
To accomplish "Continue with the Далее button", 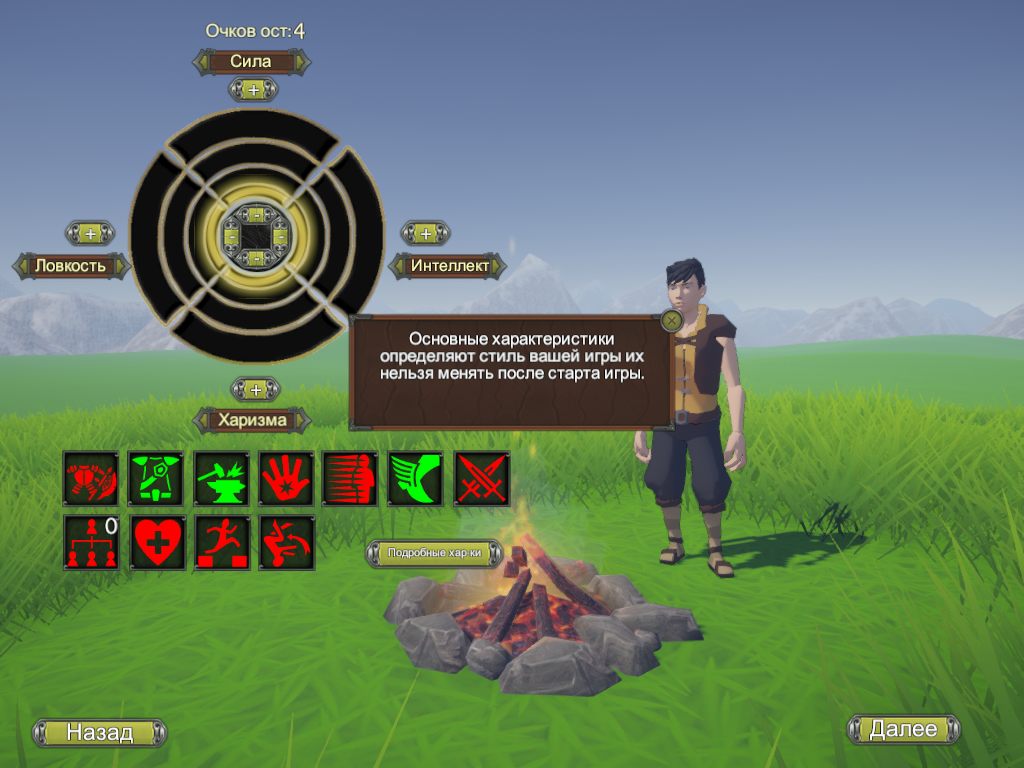I will 903,729.
